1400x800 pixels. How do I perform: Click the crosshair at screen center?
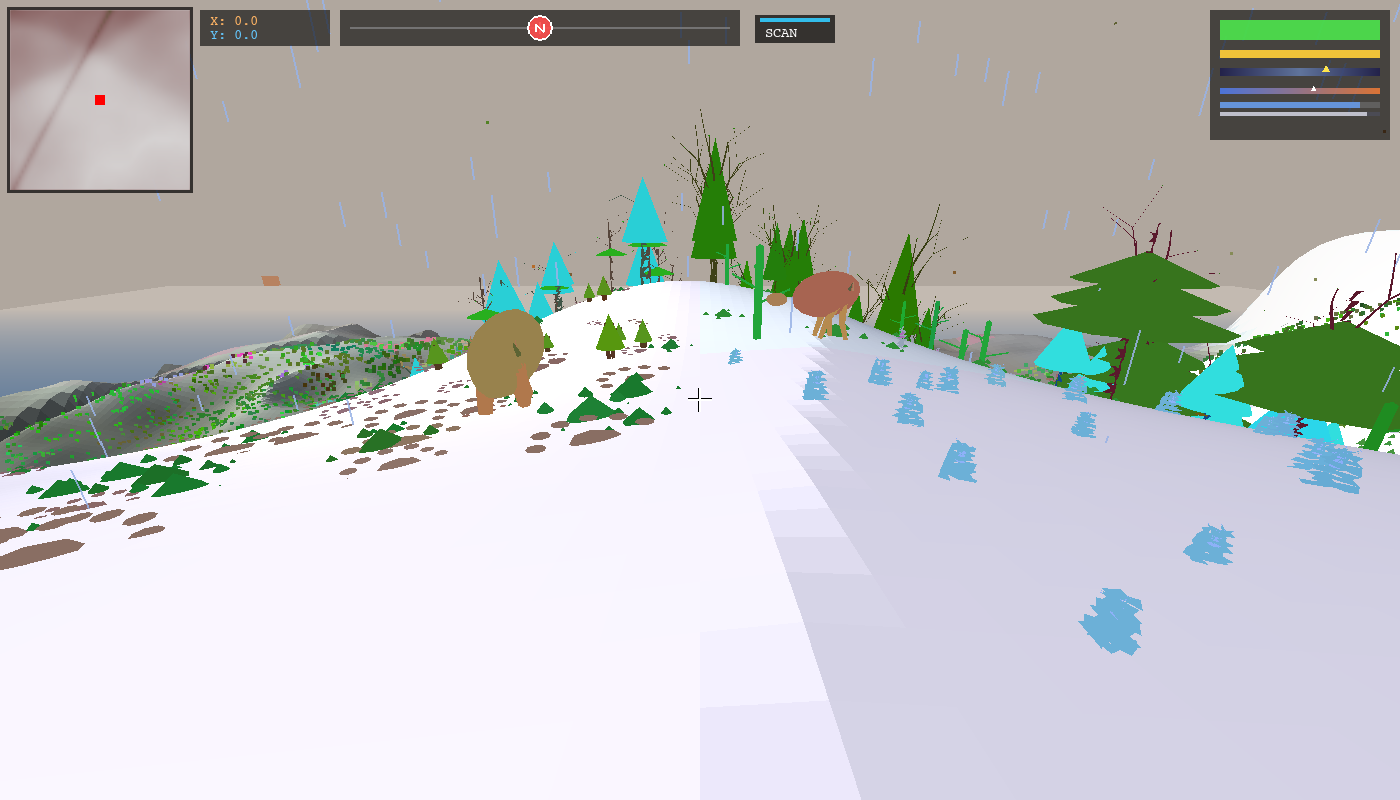point(698,399)
